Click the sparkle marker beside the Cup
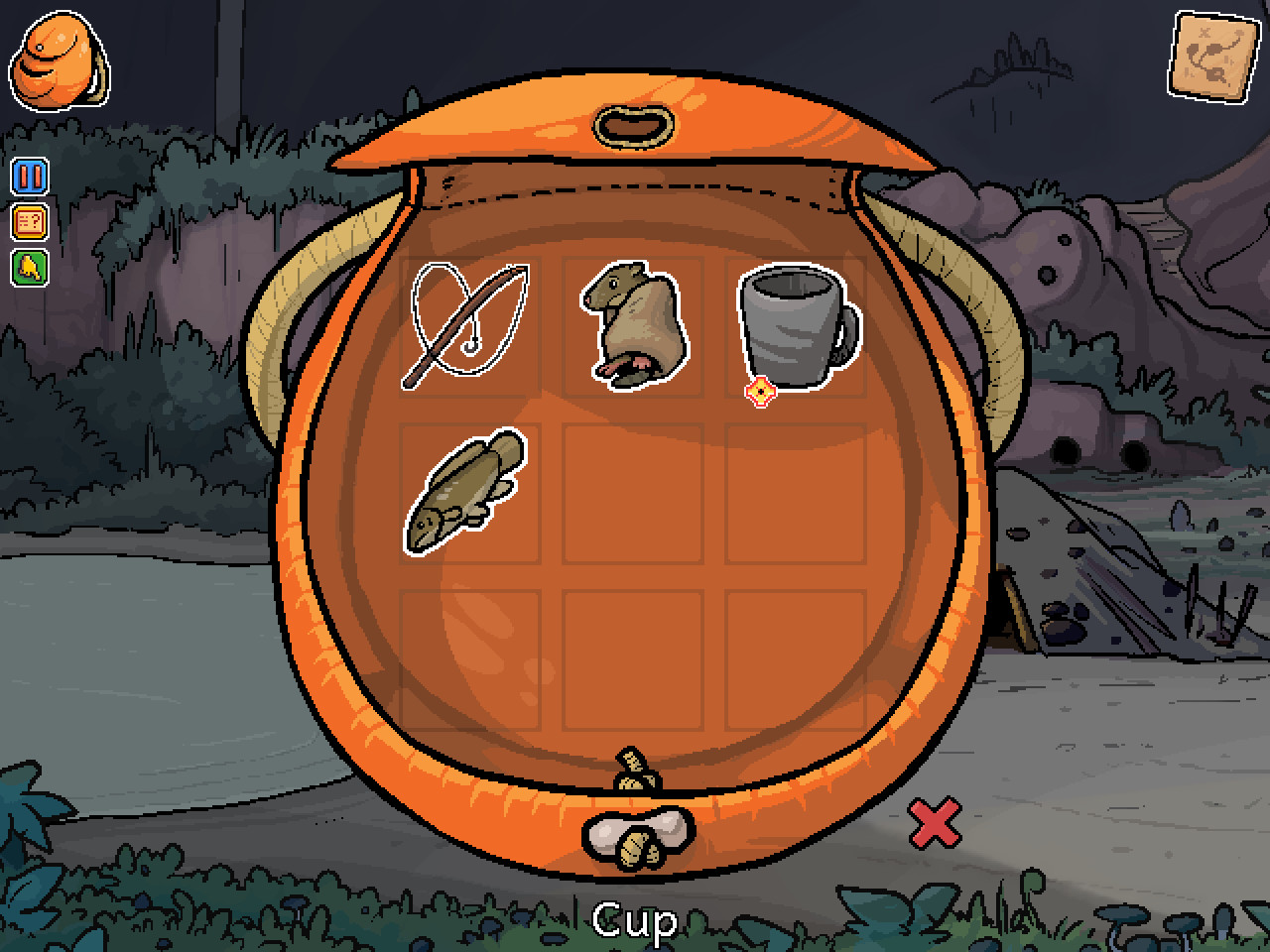 [760, 391]
